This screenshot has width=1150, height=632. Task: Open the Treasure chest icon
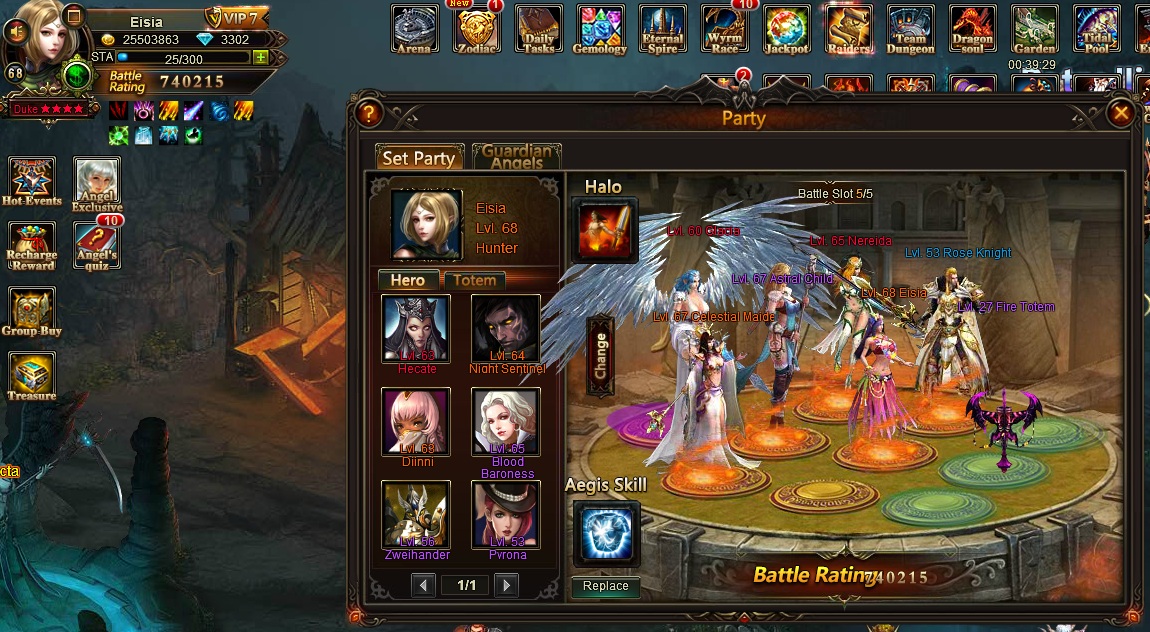[x=32, y=374]
